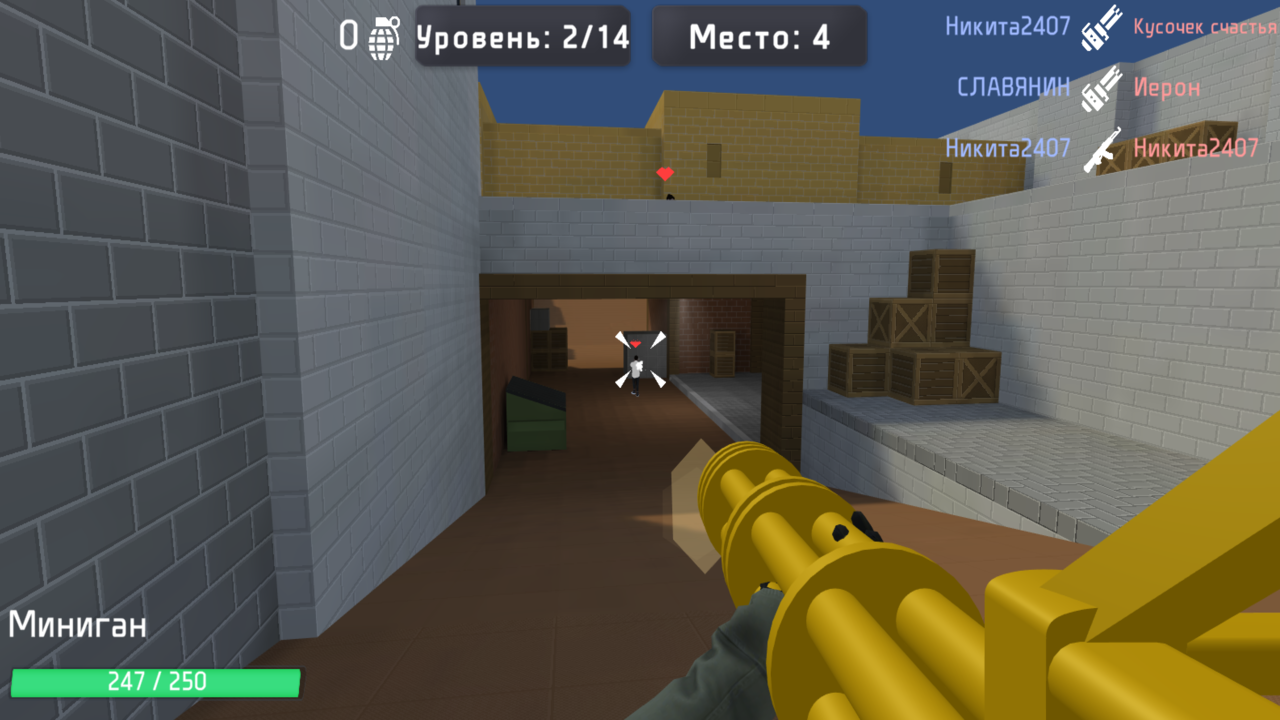
Task: Click the AK rifle icon in the bottom kill feed
Action: click(x=1103, y=148)
